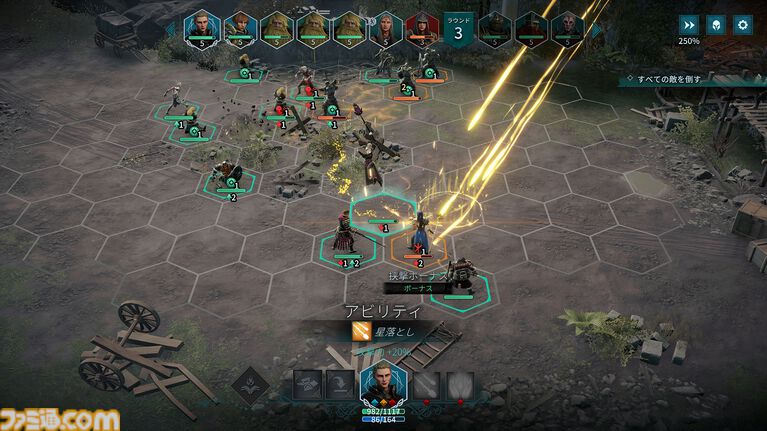767x431 pixels.
Task: Select the first blond hero portrait in turn order
Action: coord(203,27)
